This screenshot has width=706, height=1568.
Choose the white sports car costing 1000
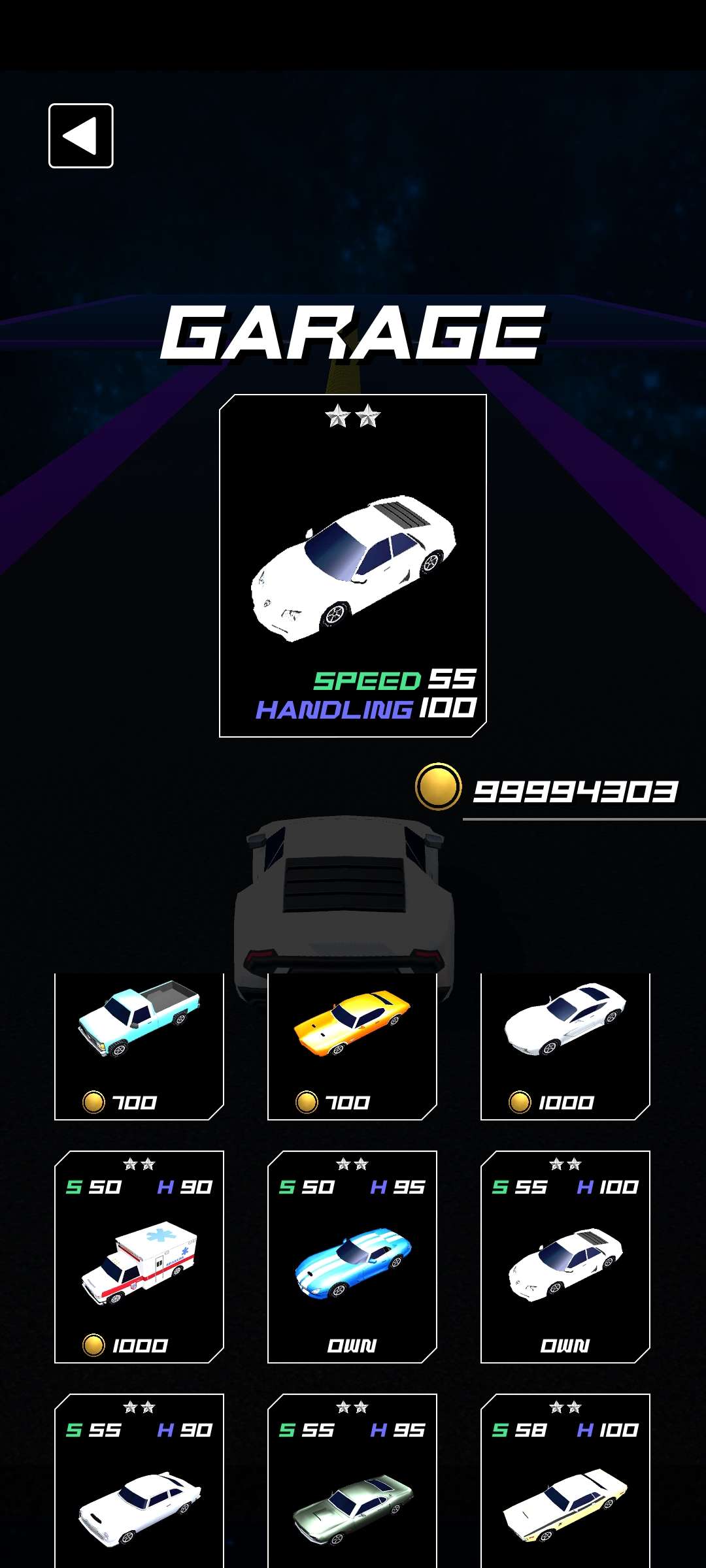click(565, 1045)
